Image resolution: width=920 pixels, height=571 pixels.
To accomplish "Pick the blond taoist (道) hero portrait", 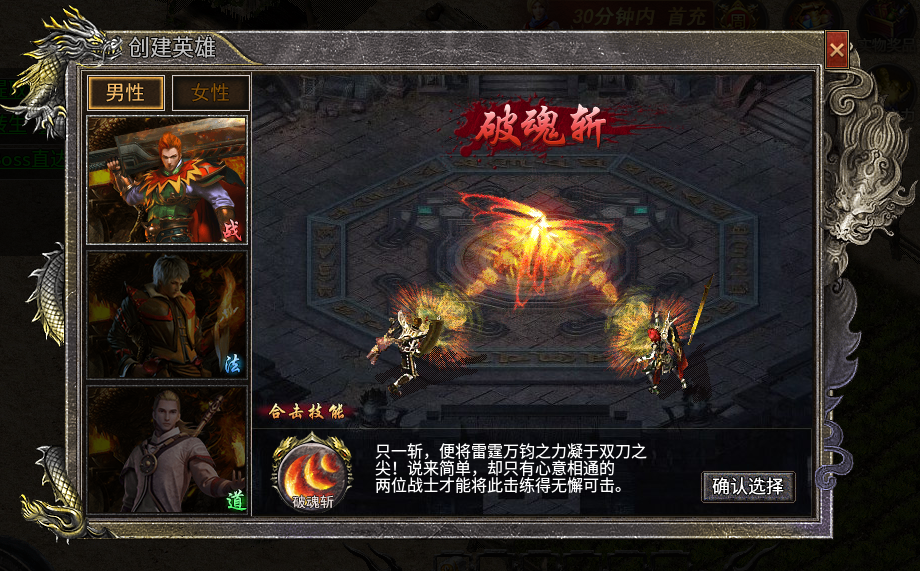I will tap(167, 450).
